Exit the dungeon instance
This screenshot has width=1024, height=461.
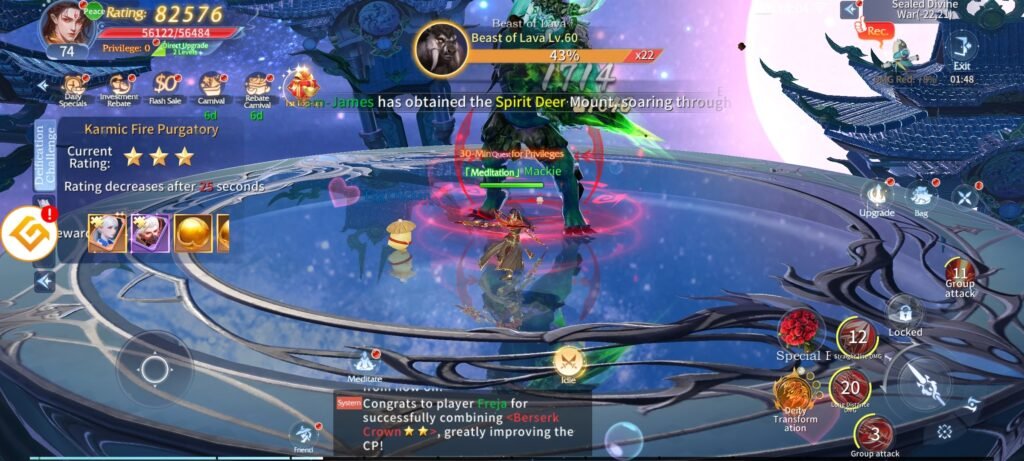click(x=962, y=49)
